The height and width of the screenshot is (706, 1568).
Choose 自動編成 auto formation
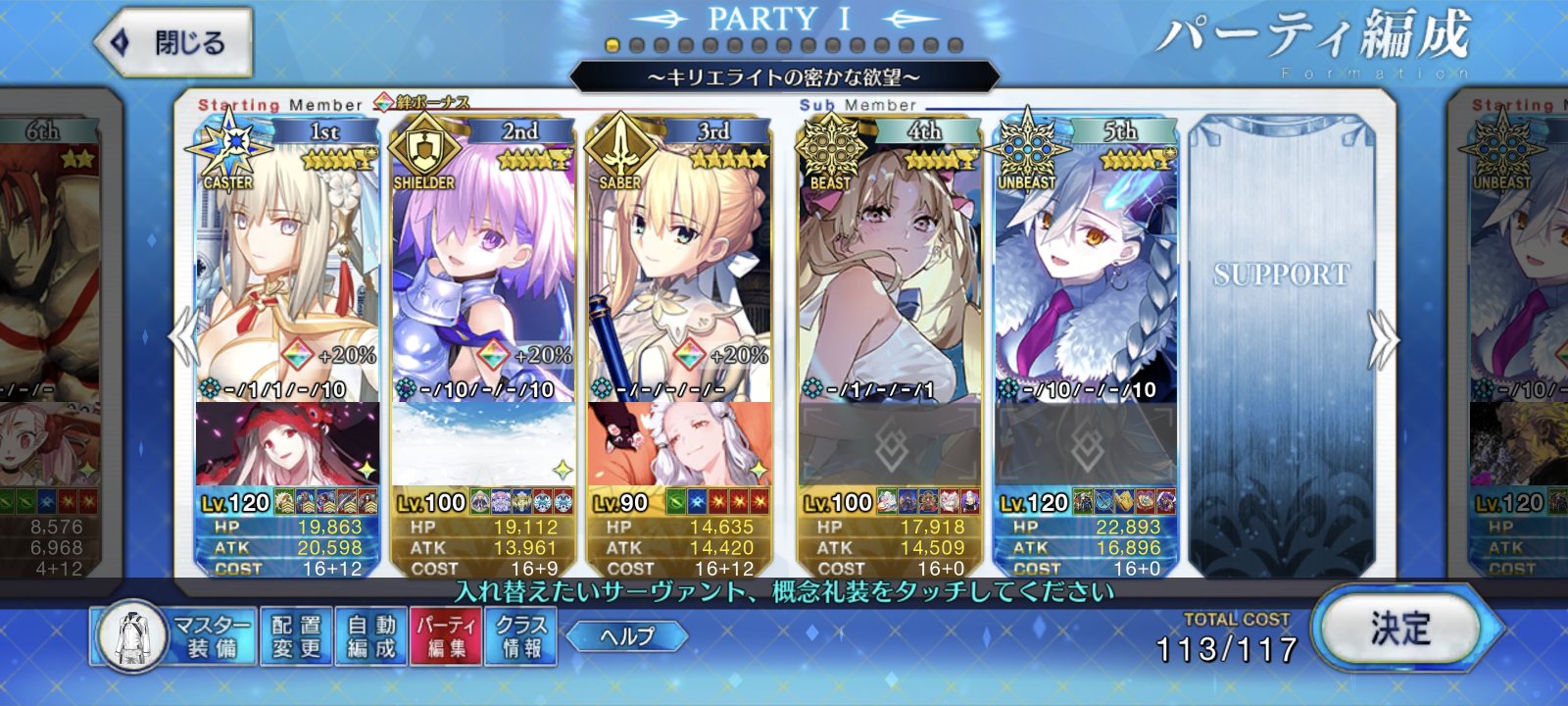371,636
